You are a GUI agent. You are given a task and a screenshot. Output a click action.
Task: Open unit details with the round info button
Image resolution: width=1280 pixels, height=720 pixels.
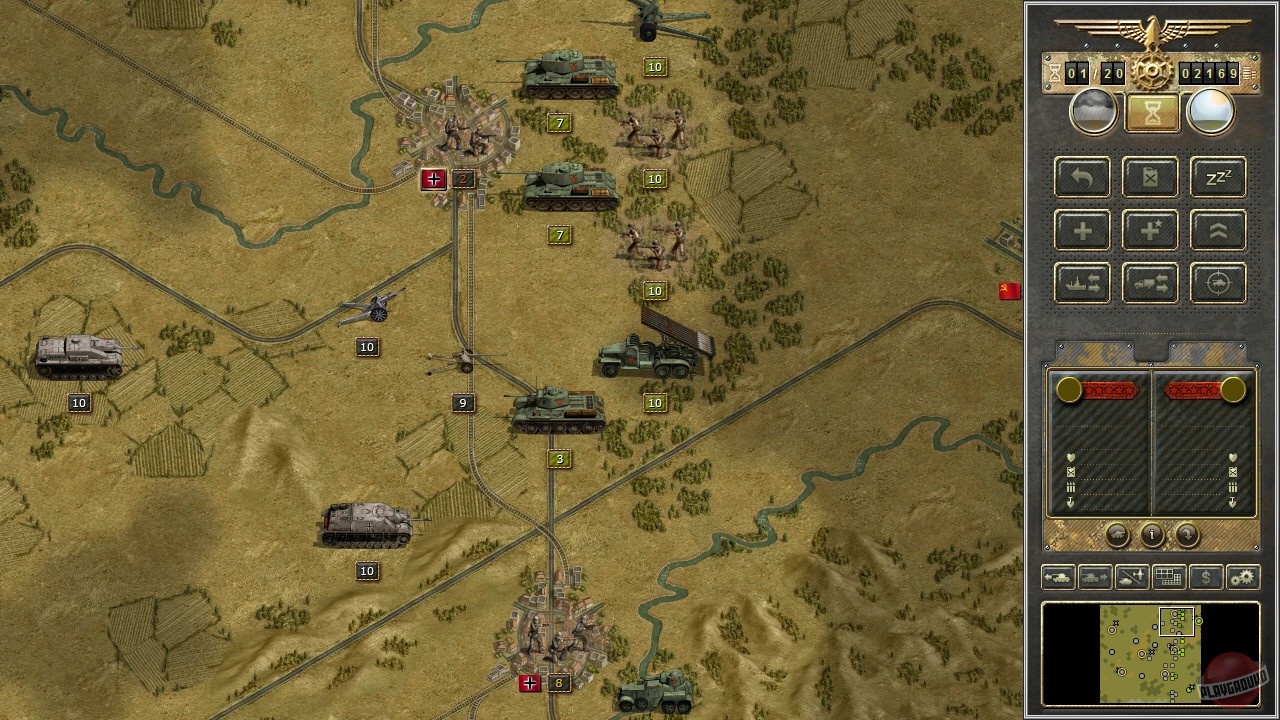click(1151, 536)
